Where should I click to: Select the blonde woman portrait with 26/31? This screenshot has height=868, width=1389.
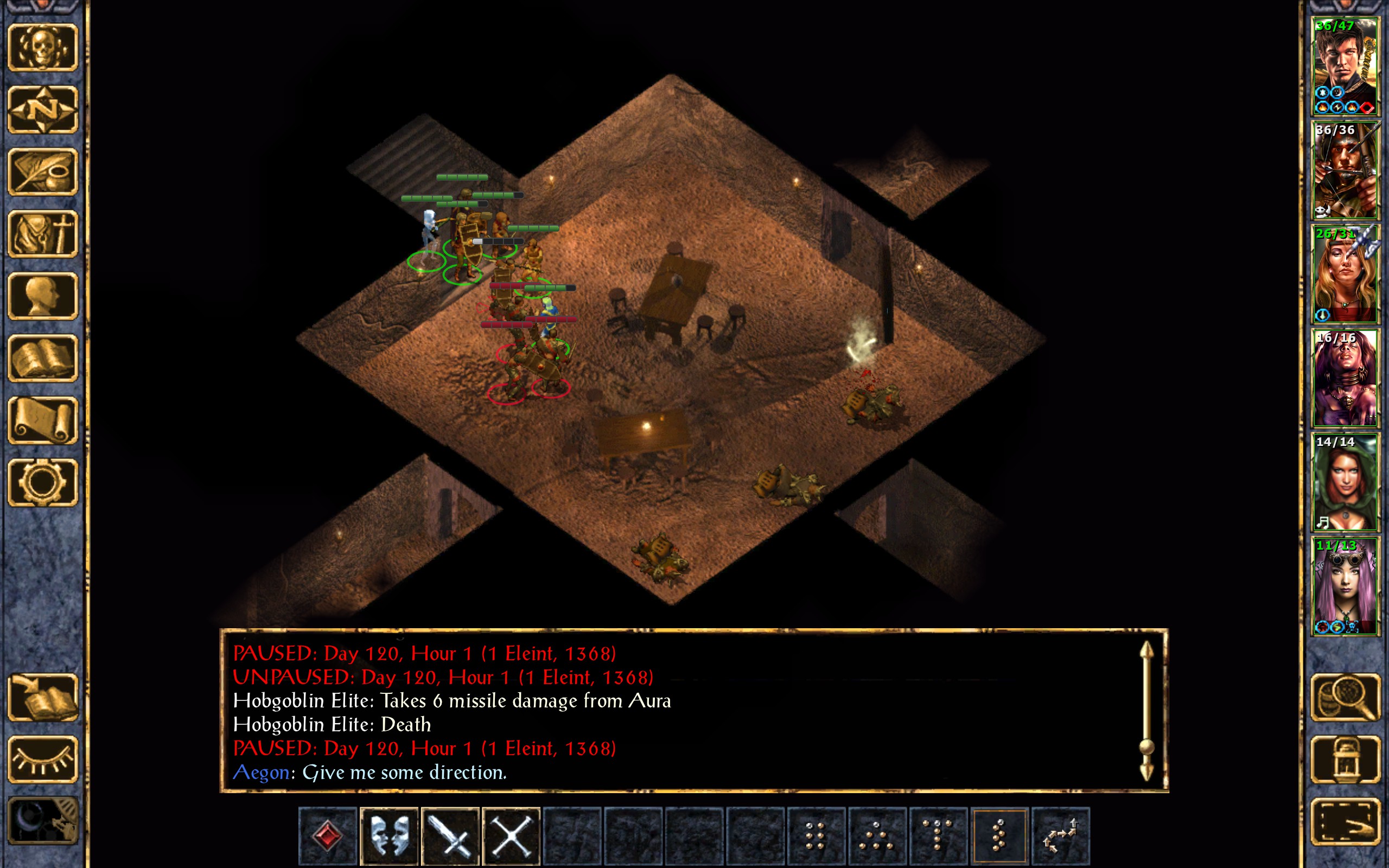[1345, 275]
